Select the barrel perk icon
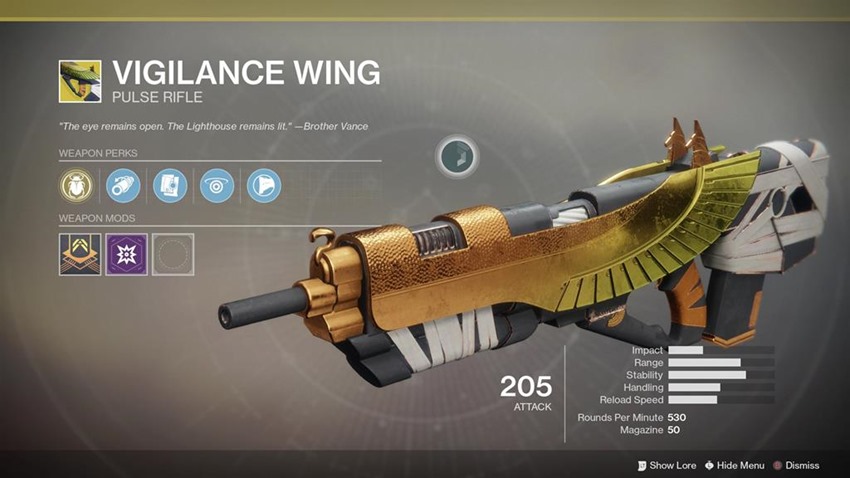This screenshot has height=478, width=850. 123,185
